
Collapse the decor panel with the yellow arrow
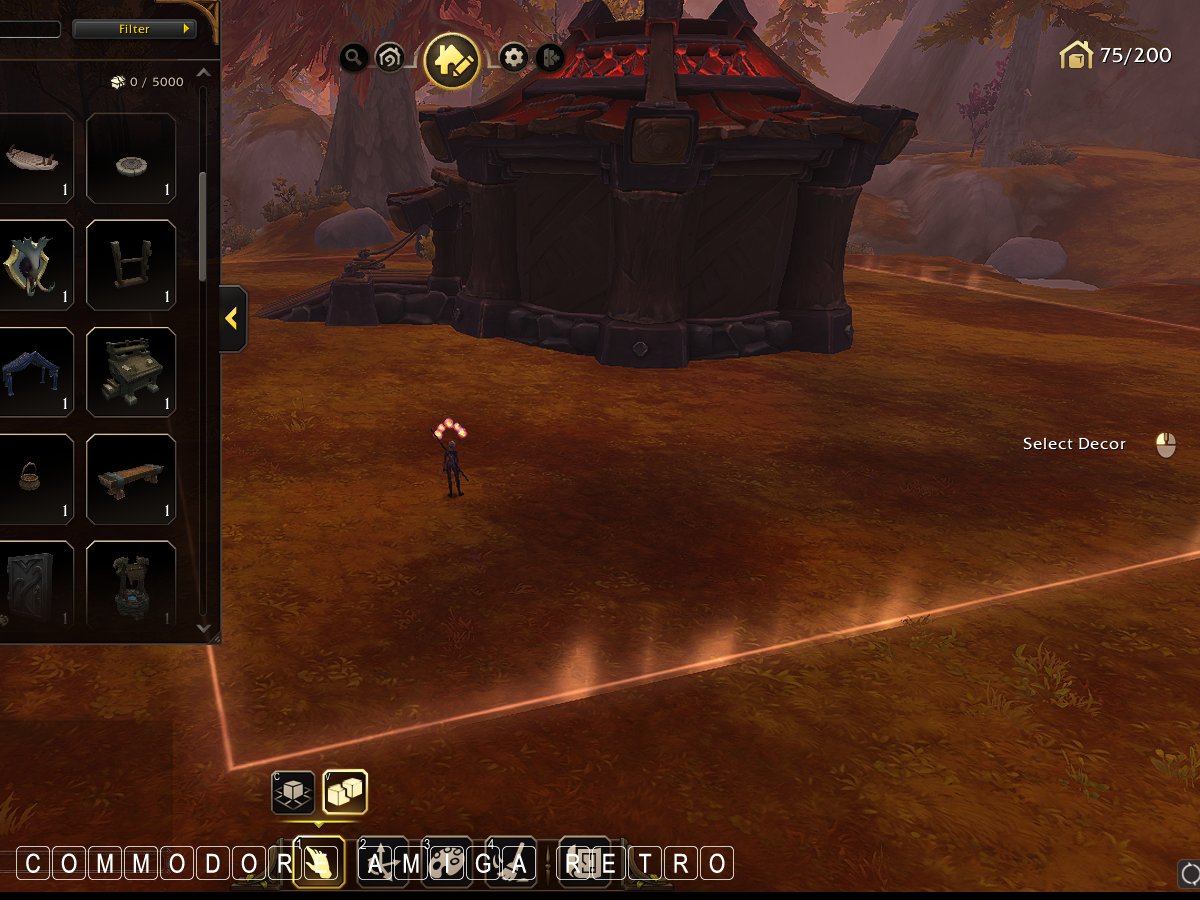click(x=232, y=319)
